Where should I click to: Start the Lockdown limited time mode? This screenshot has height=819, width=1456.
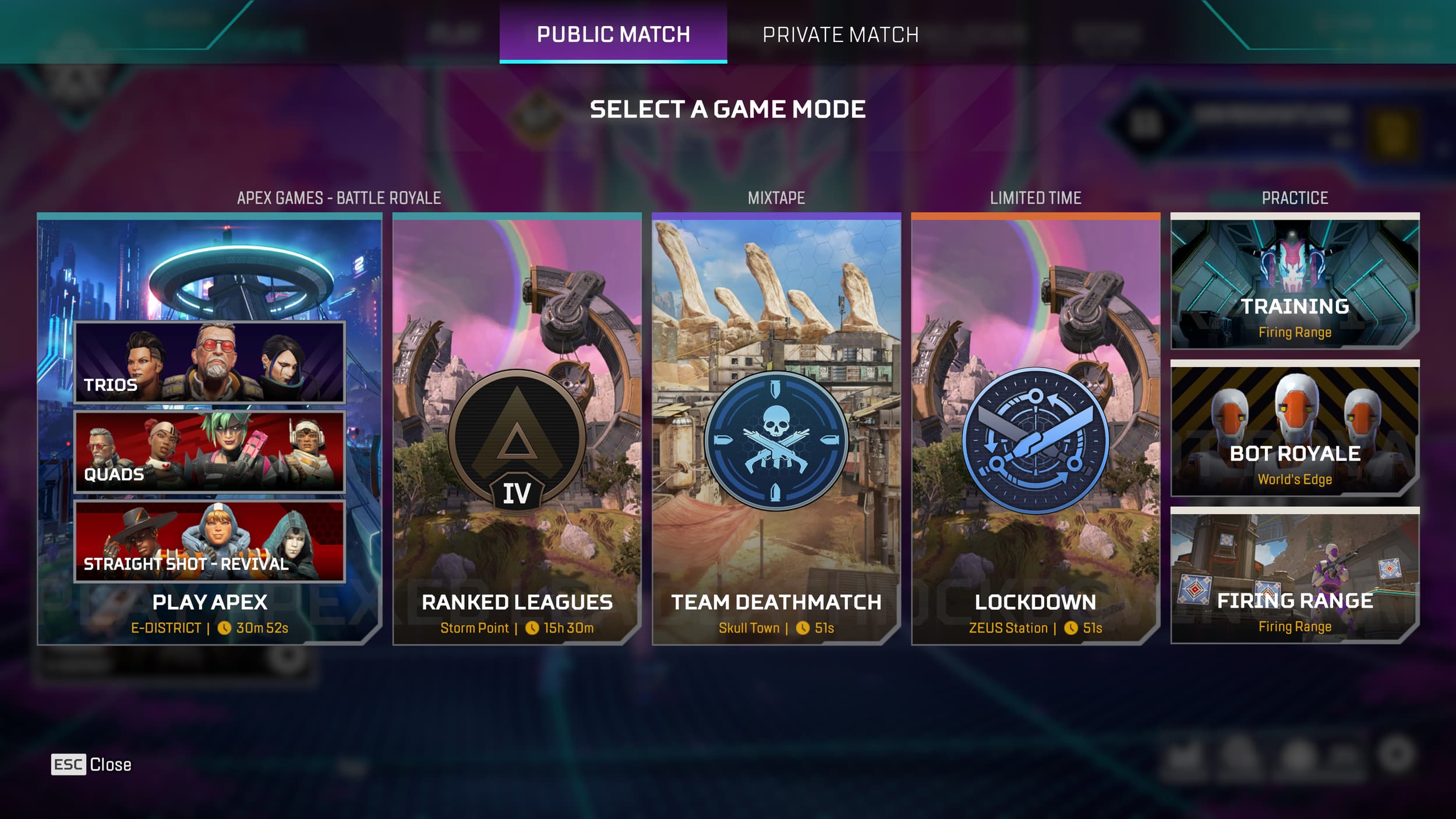[1036, 603]
